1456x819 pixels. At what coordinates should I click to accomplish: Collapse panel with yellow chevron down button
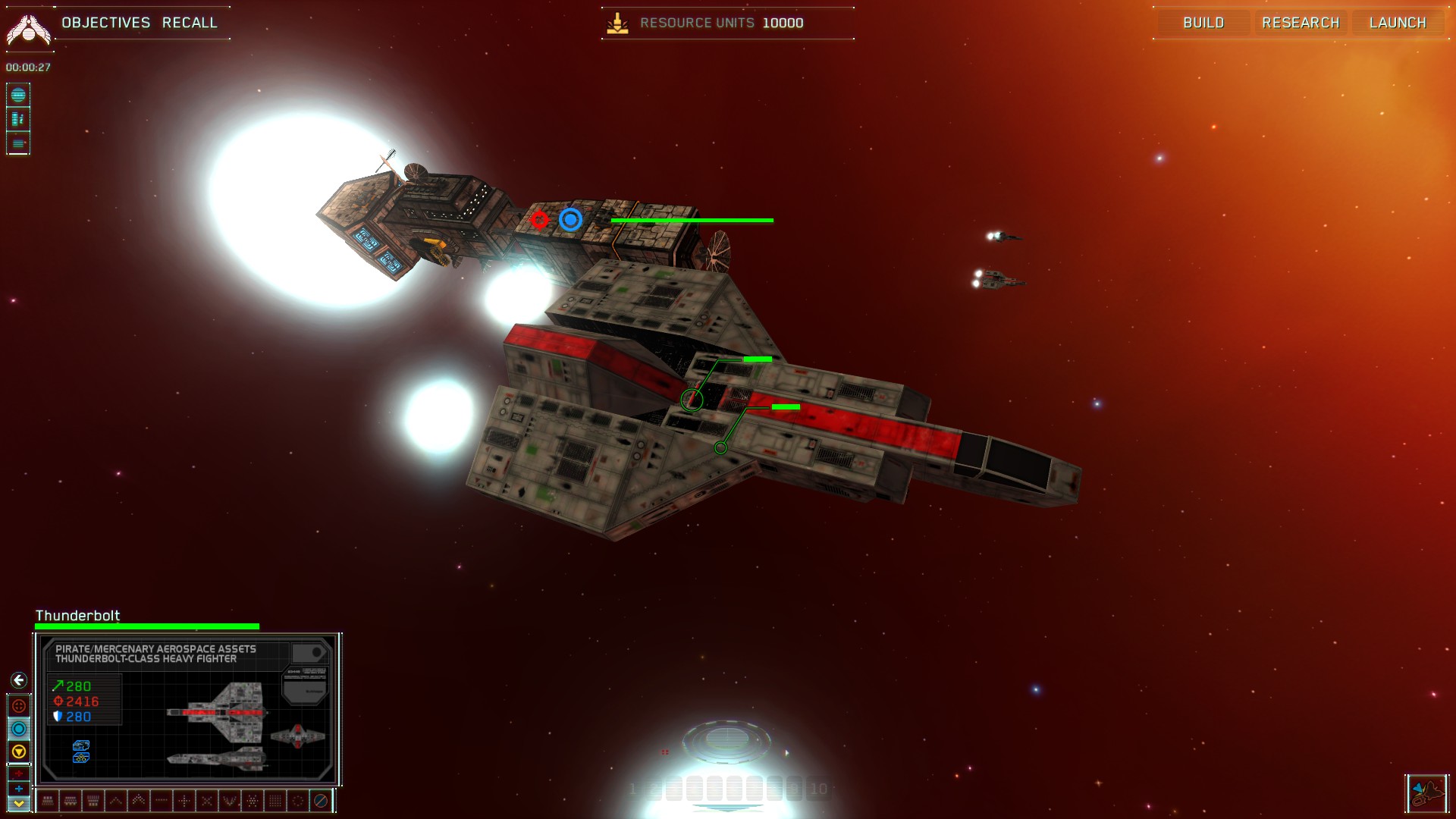pyautogui.click(x=19, y=803)
